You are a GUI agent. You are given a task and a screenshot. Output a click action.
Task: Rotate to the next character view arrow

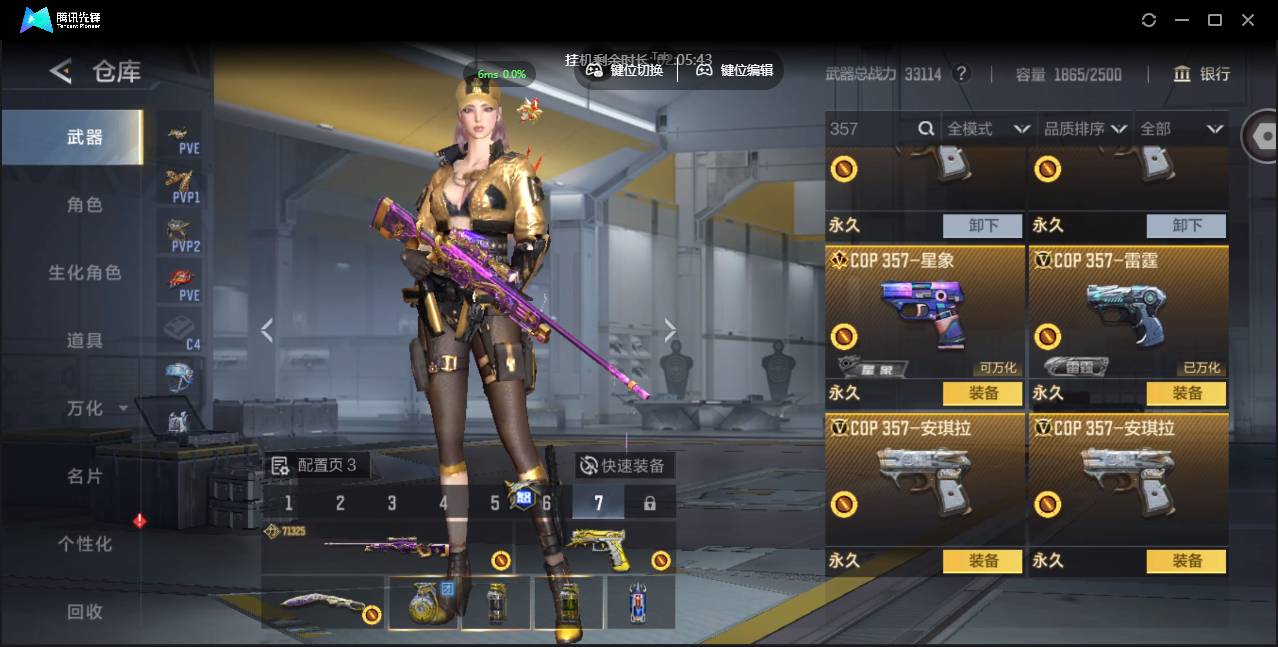670,330
